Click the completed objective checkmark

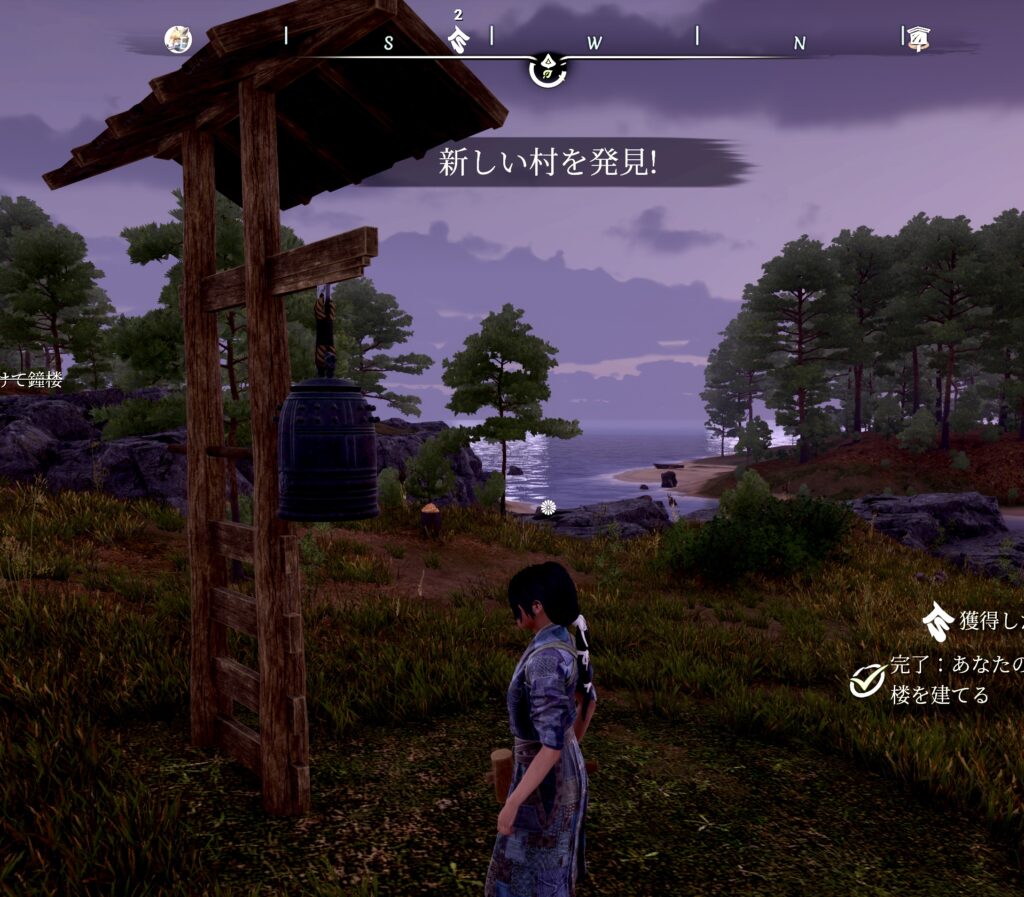(866, 680)
